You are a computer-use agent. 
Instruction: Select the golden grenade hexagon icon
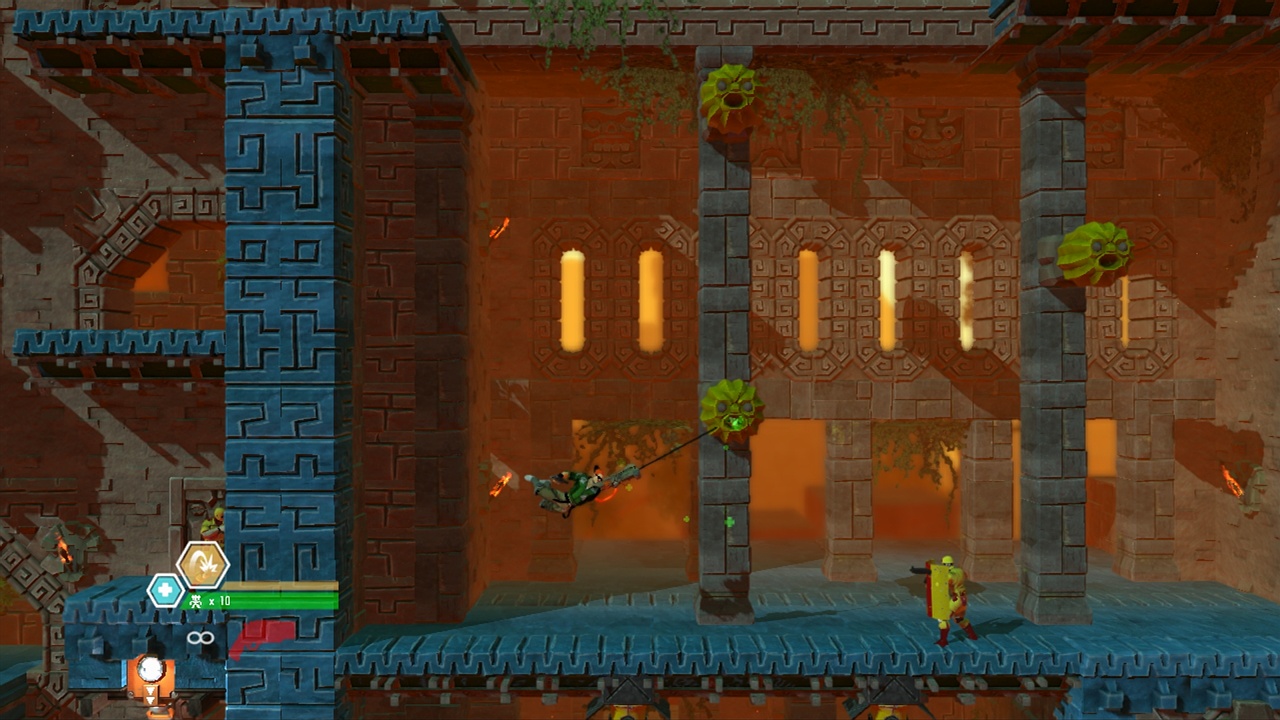coord(205,565)
